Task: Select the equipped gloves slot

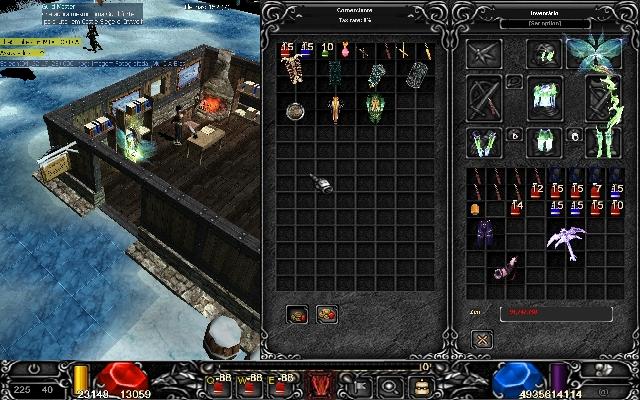Action: (x=485, y=142)
